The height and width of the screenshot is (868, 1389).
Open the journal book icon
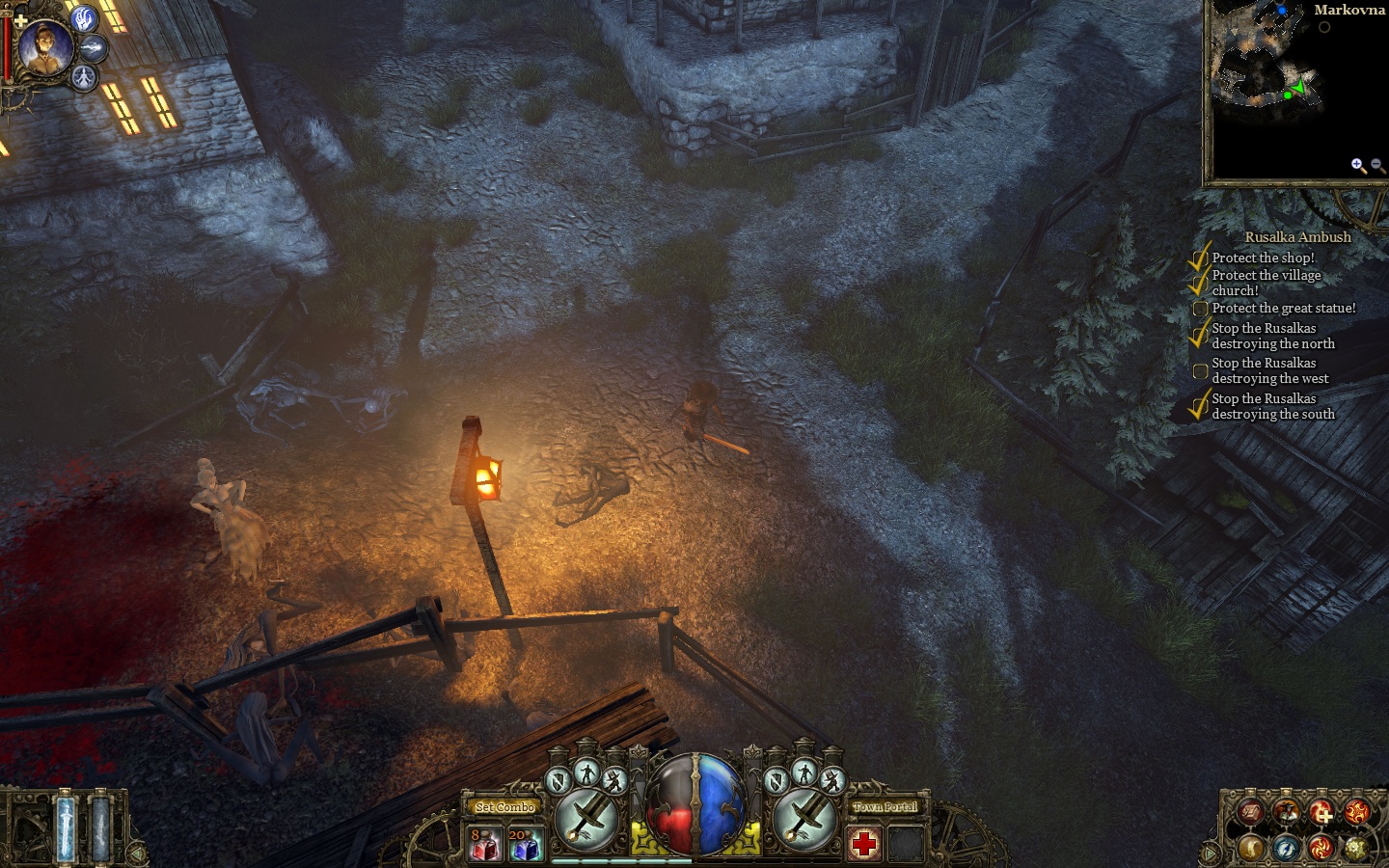click(x=1251, y=812)
